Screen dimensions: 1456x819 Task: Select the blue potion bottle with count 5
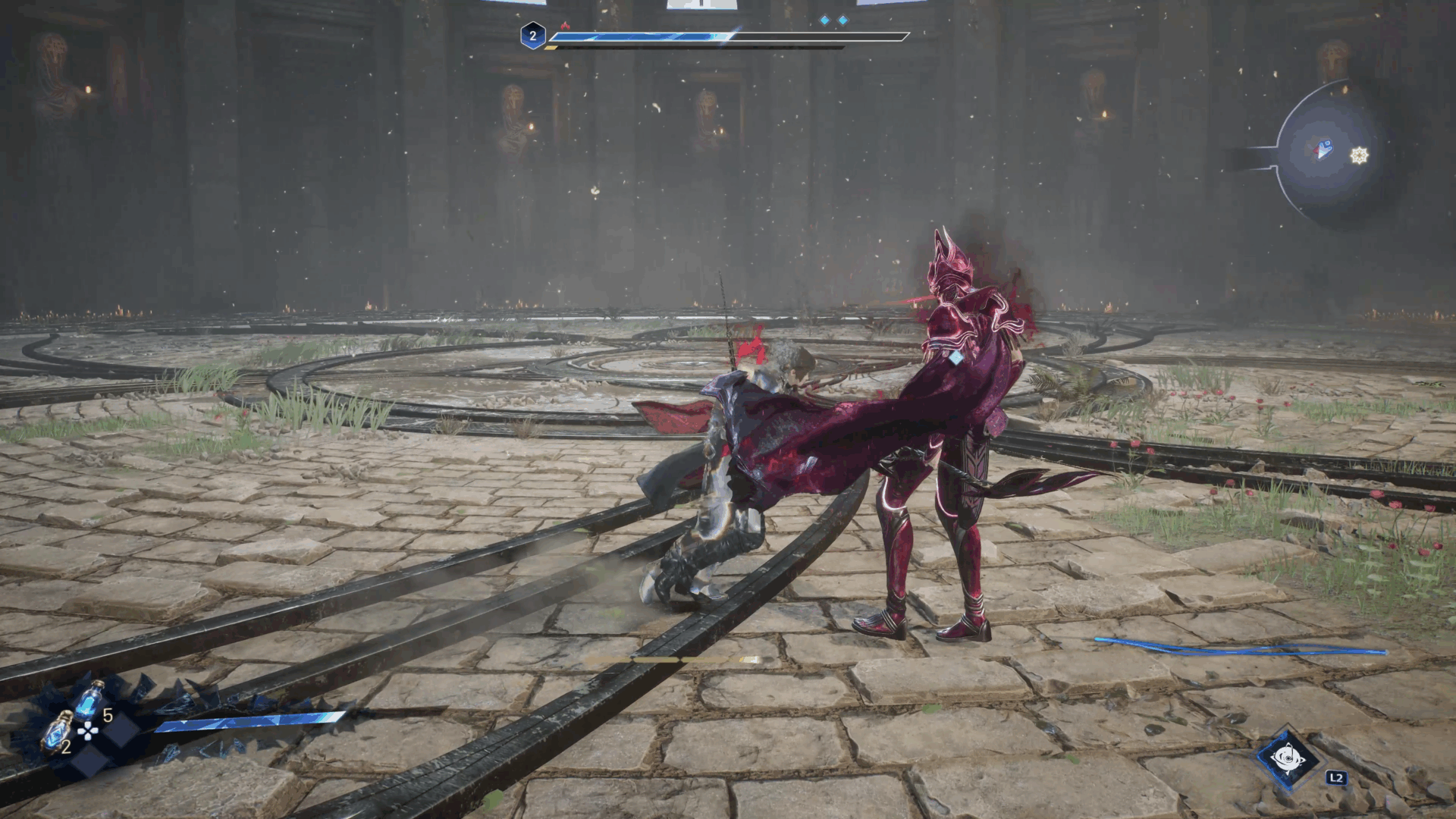89,699
